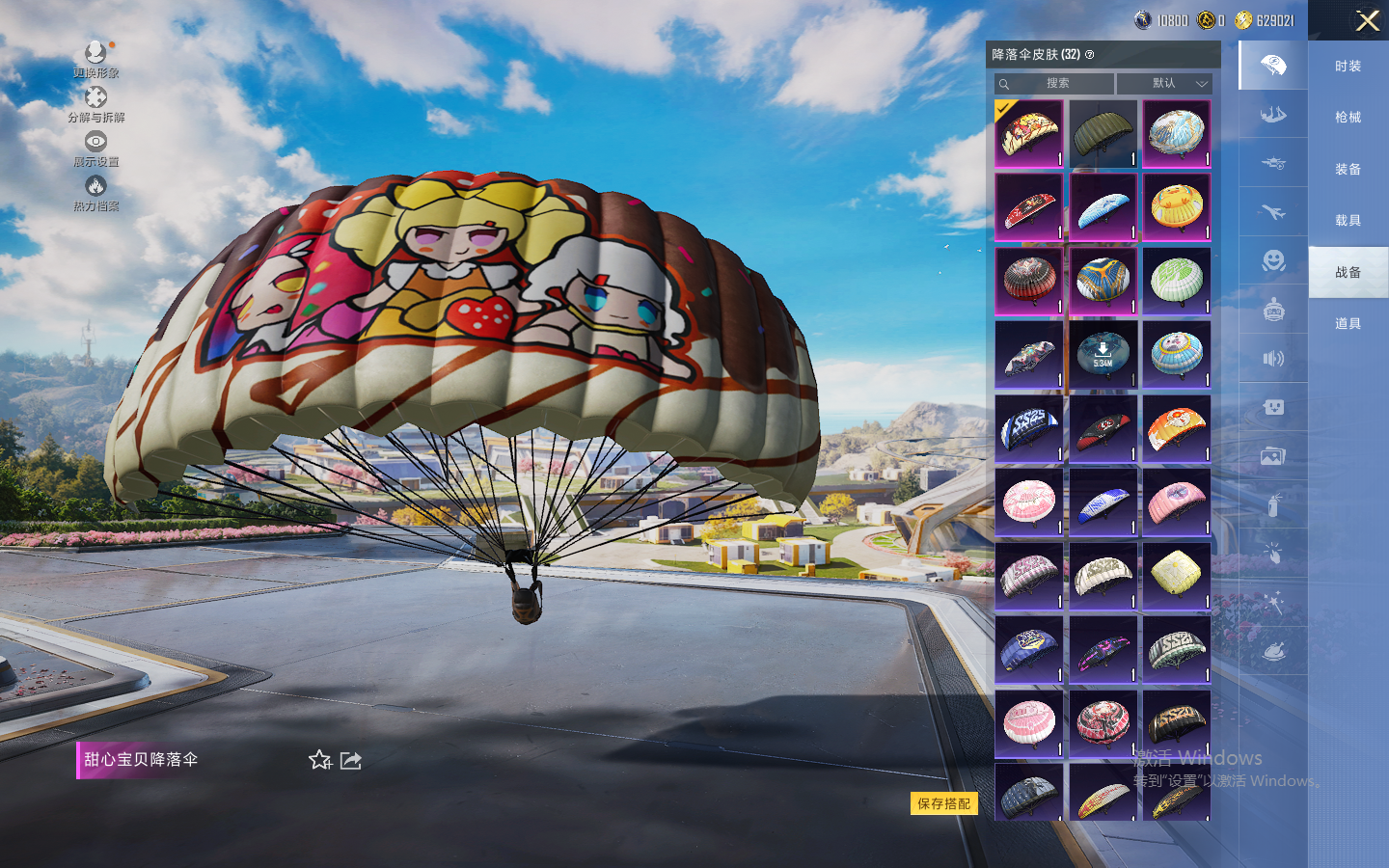This screenshot has height=868, width=1389.
Task: Favorite this parachute with the star icon
Action: coord(320,760)
